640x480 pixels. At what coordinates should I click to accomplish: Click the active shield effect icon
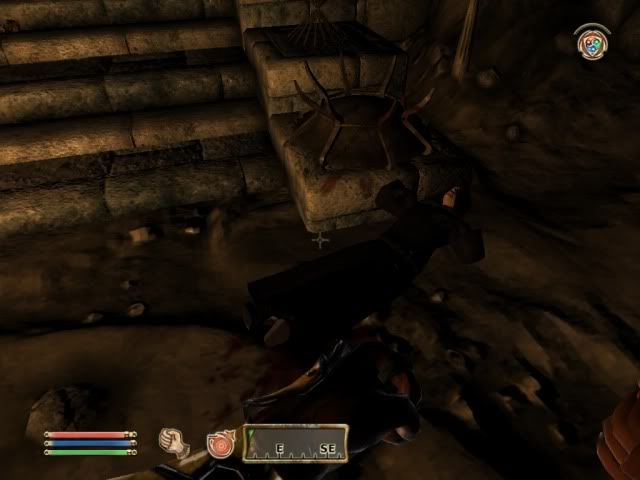click(x=593, y=43)
